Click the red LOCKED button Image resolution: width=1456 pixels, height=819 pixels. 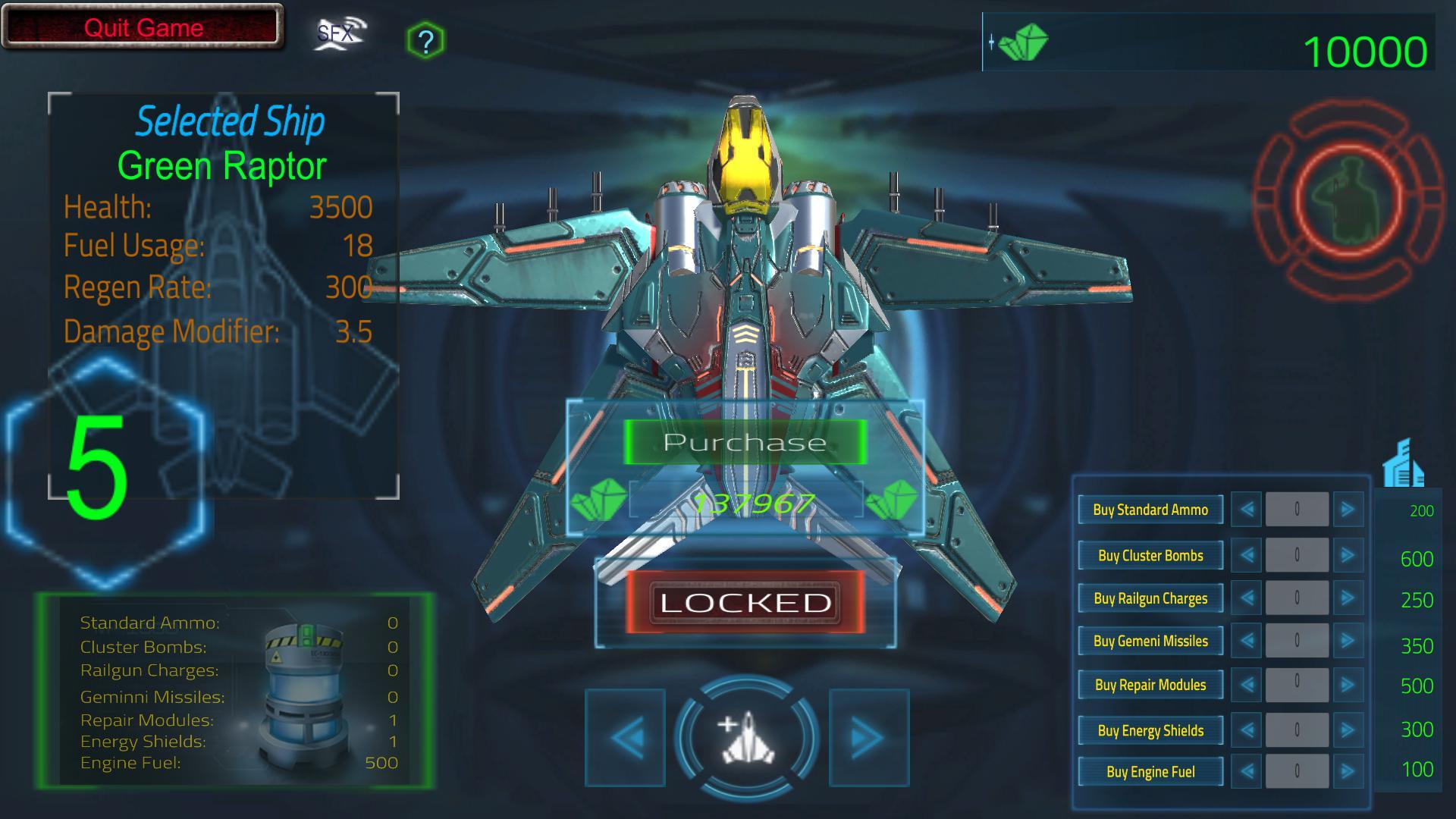click(745, 603)
